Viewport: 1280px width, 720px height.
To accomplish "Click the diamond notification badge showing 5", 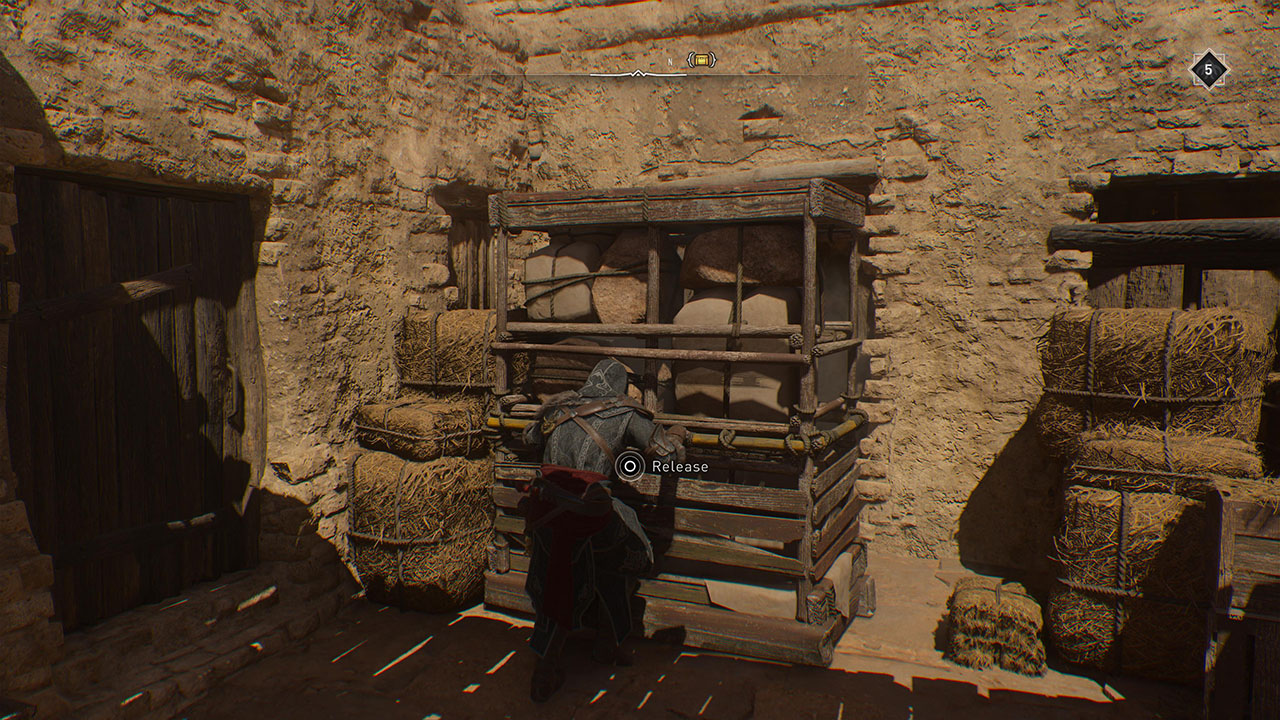I will tap(1210, 70).
